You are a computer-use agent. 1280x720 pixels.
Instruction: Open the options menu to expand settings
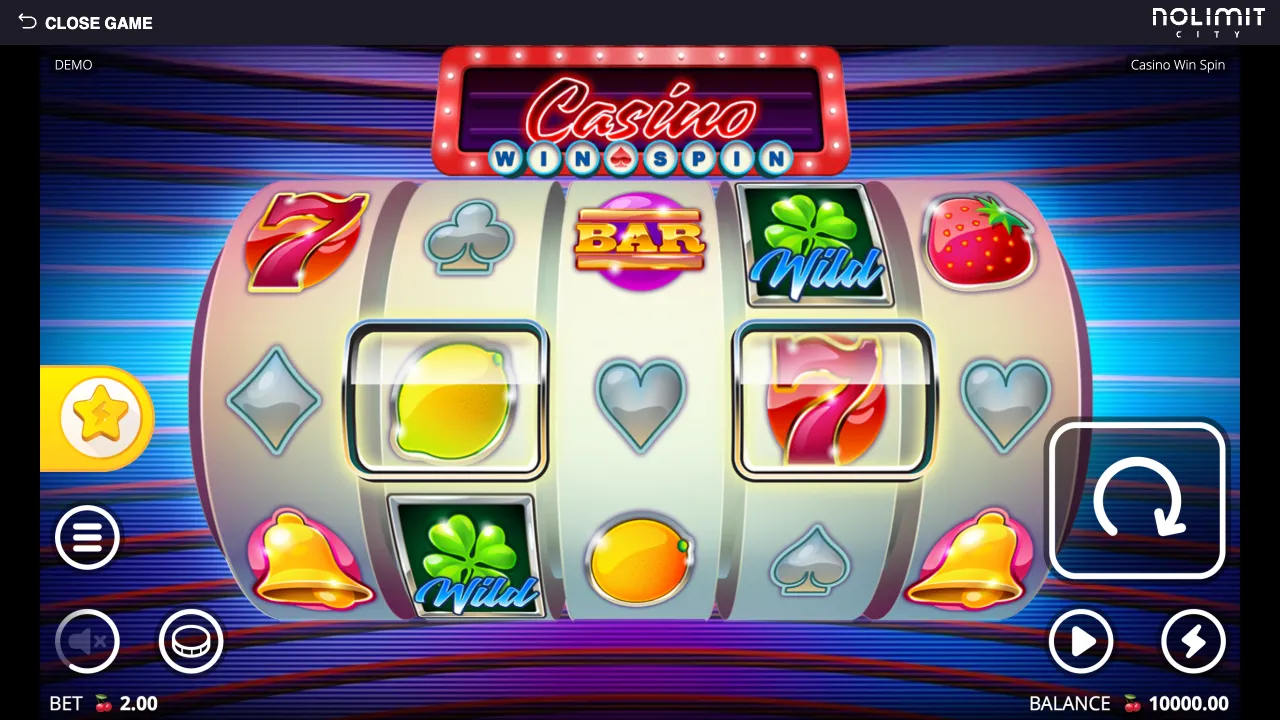click(x=87, y=537)
